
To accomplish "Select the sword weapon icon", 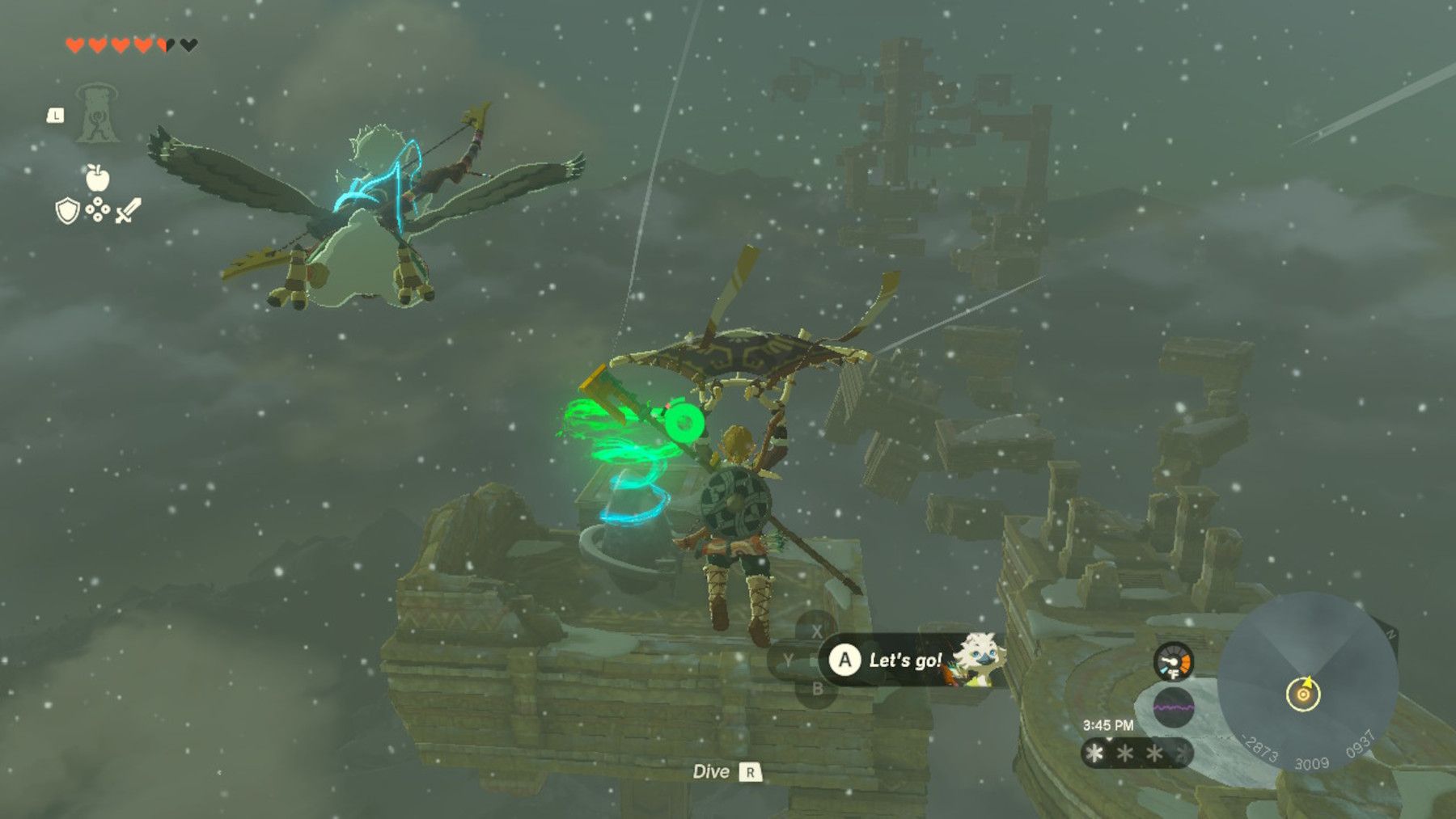I will (x=129, y=209).
